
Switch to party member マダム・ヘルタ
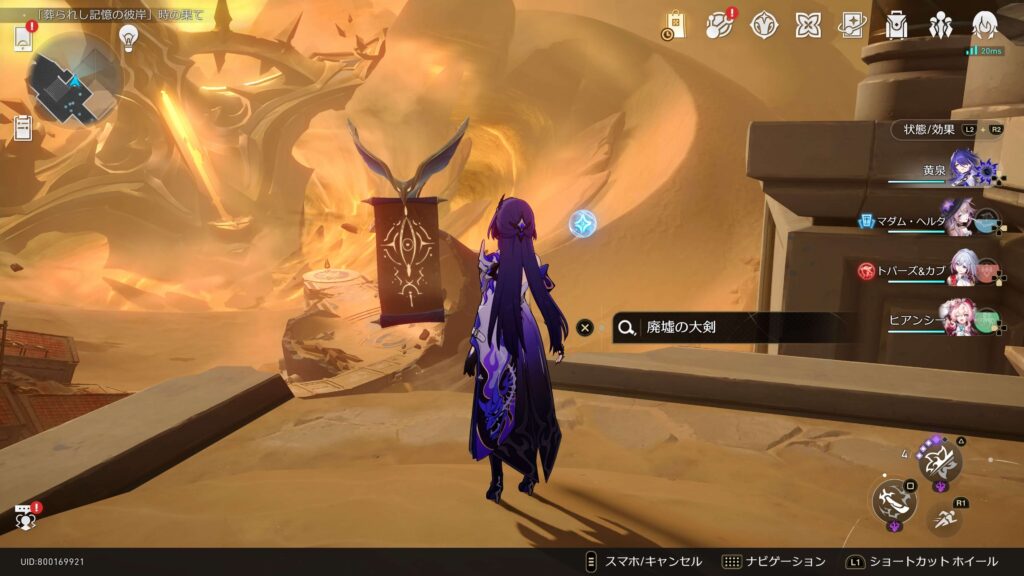(x=961, y=220)
